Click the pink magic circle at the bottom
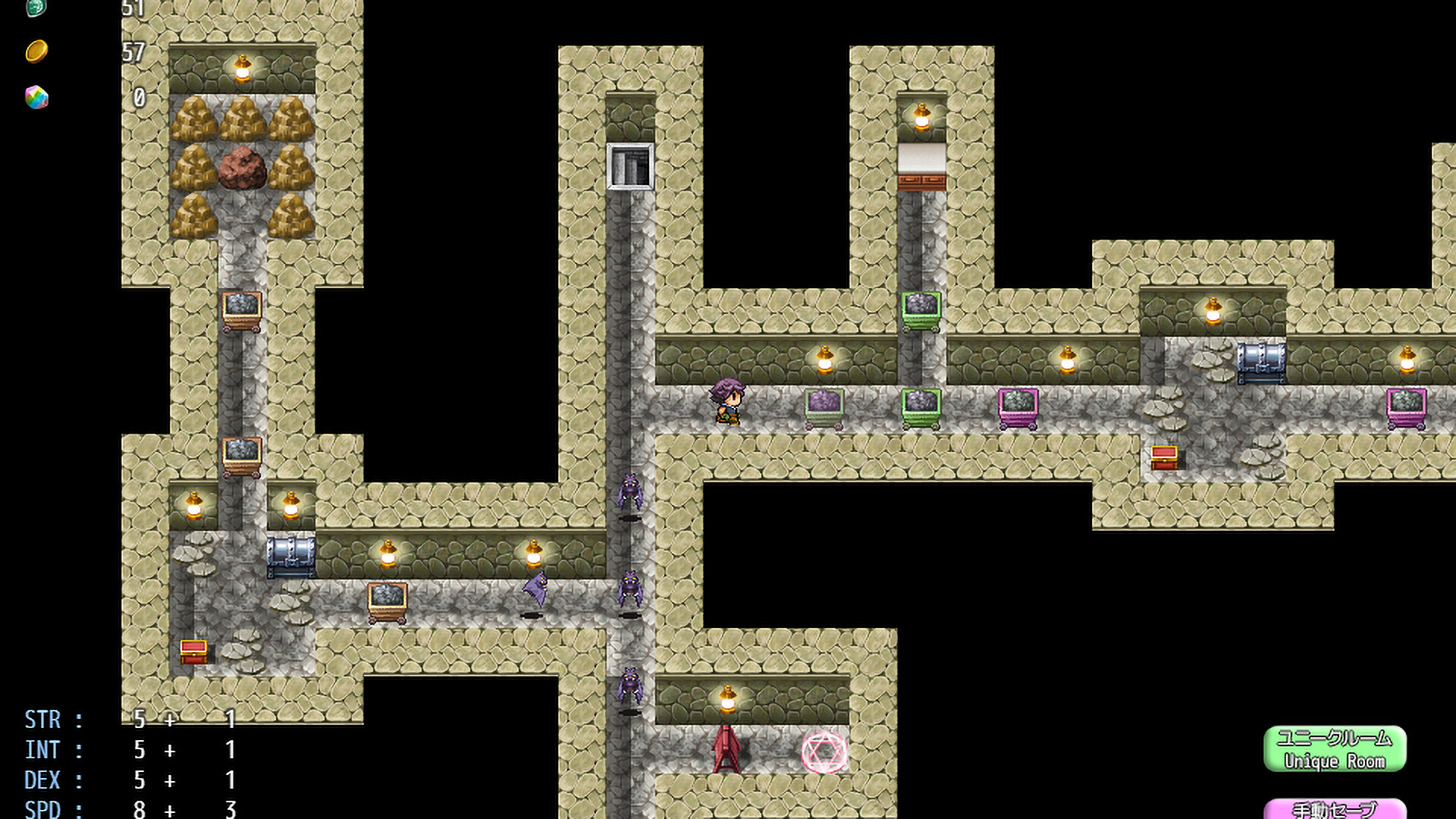Image resolution: width=1456 pixels, height=819 pixels. click(x=824, y=753)
